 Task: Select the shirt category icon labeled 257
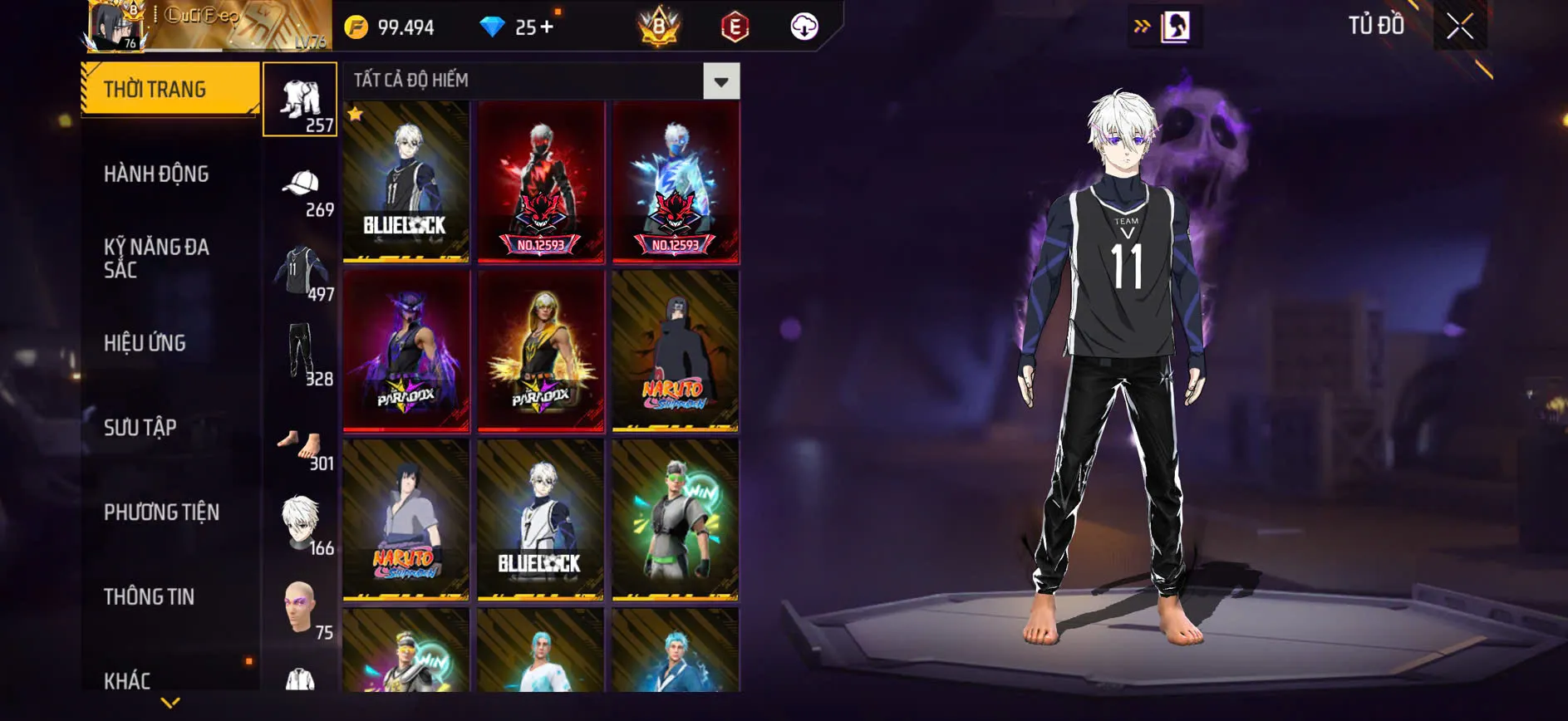point(301,100)
